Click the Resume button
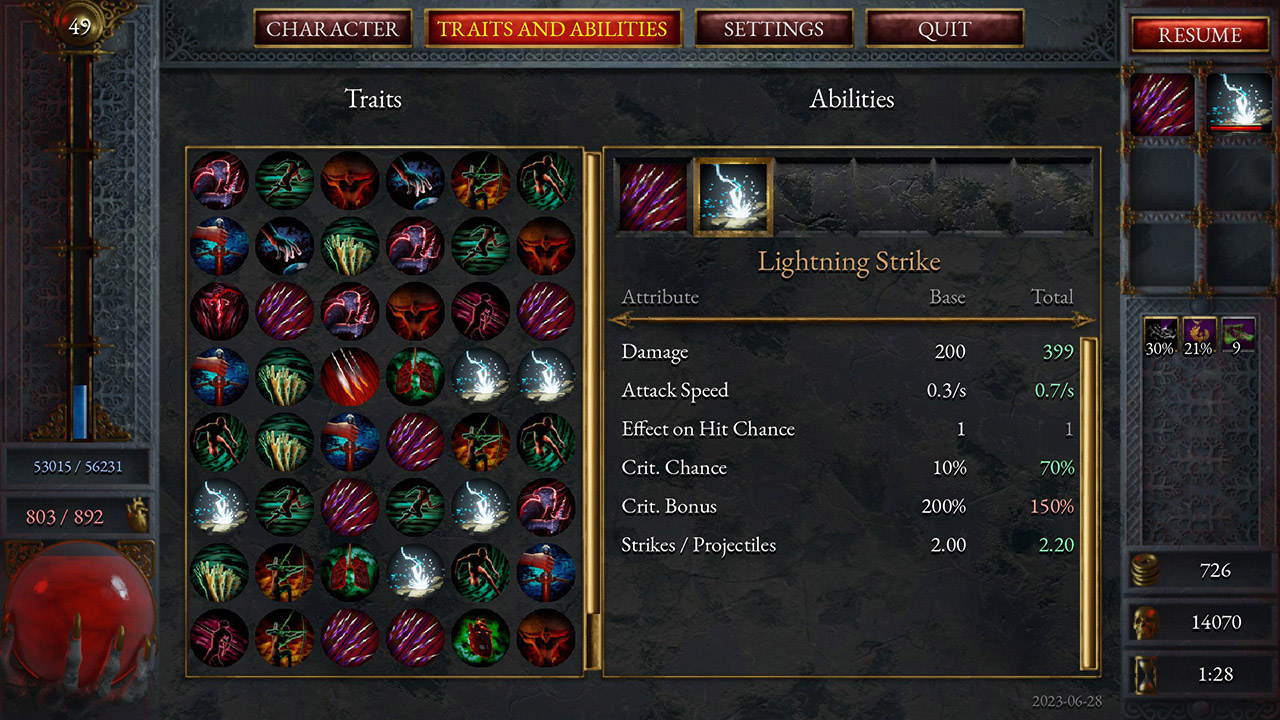The height and width of the screenshot is (720, 1280). [x=1199, y=35]
